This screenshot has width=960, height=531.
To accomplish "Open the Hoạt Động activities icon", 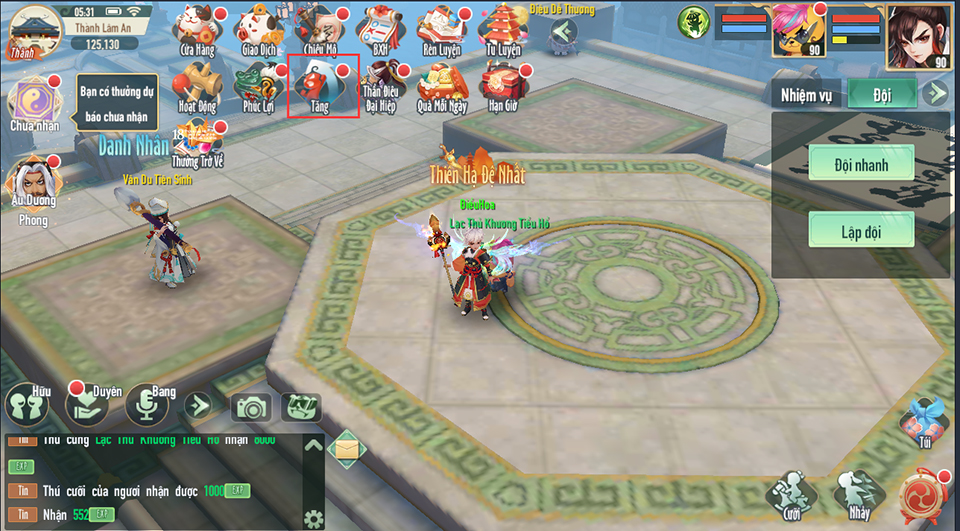I will 196,86.
